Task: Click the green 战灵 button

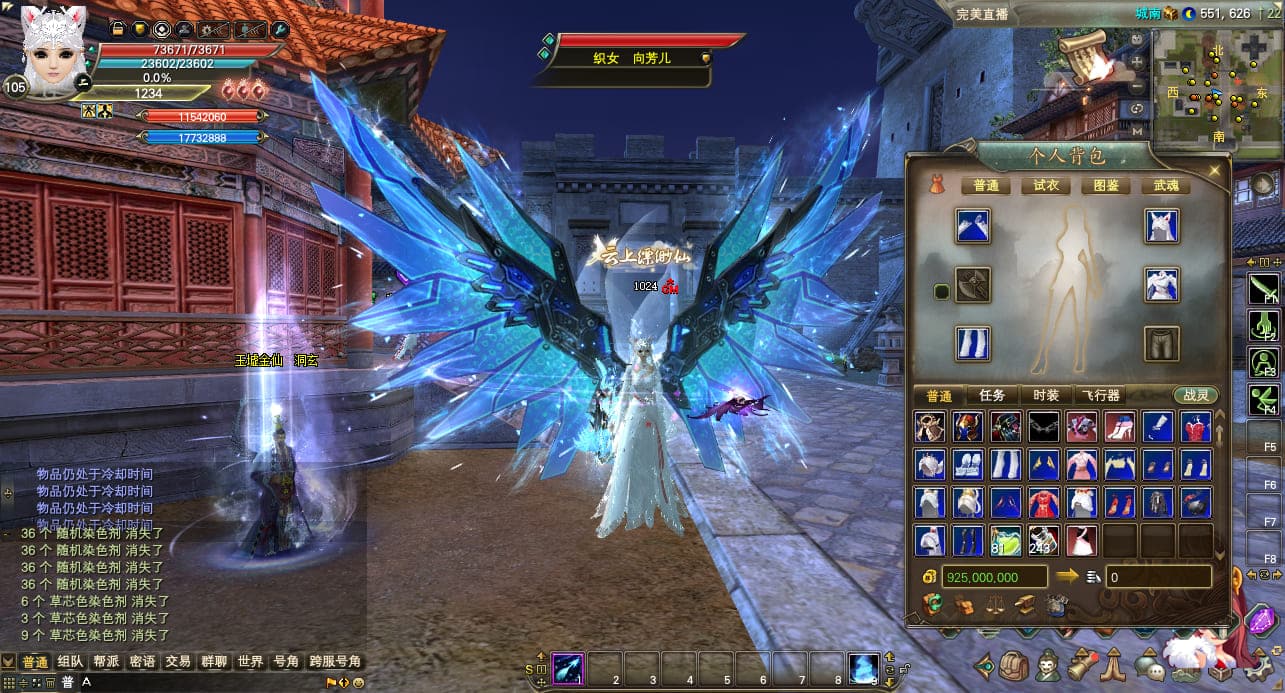Action: pos(1196,395)
